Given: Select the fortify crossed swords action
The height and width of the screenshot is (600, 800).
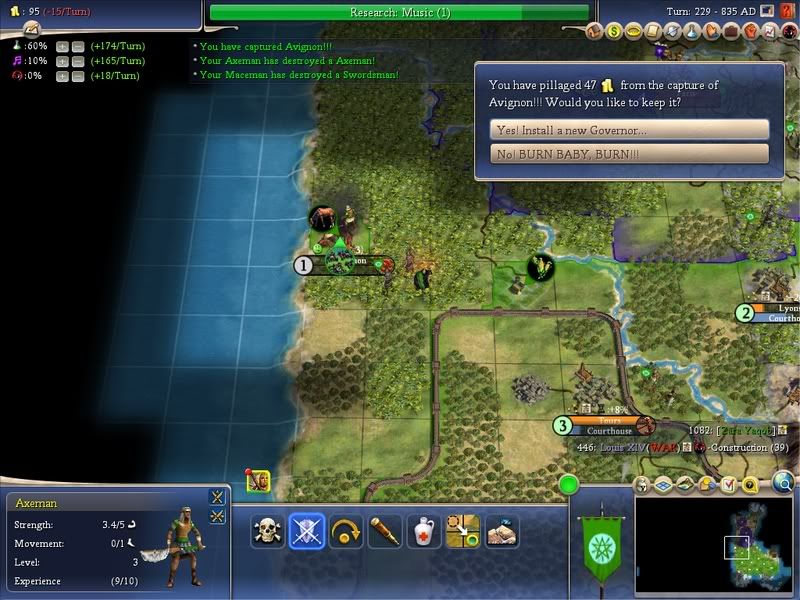Looking at the screenshot, I should pyautogui.click(x=306, y=531).
